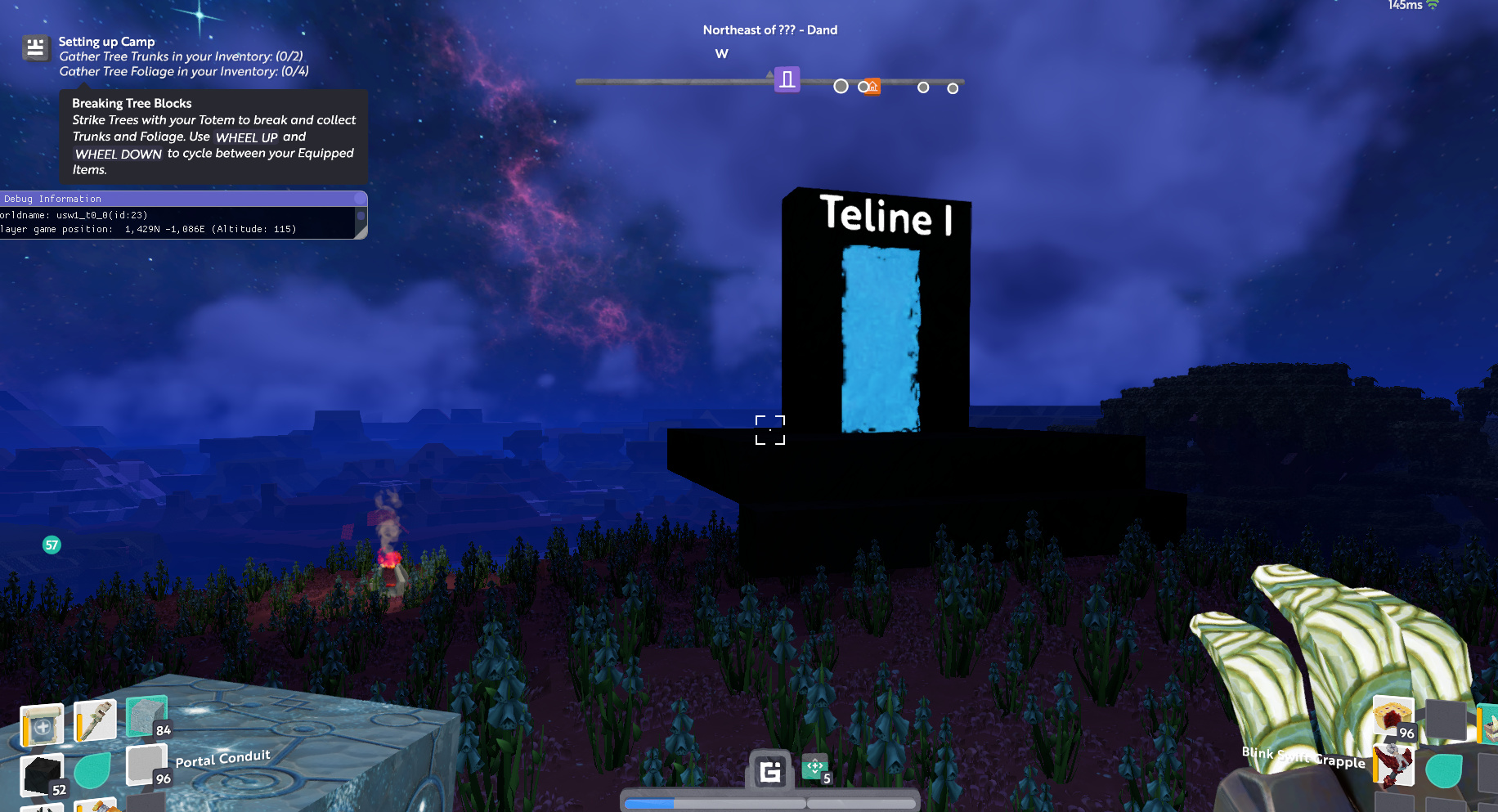1498x812 pixels.
Task: Click the orange home beacon compass marker
Action: tap(873, 87)
